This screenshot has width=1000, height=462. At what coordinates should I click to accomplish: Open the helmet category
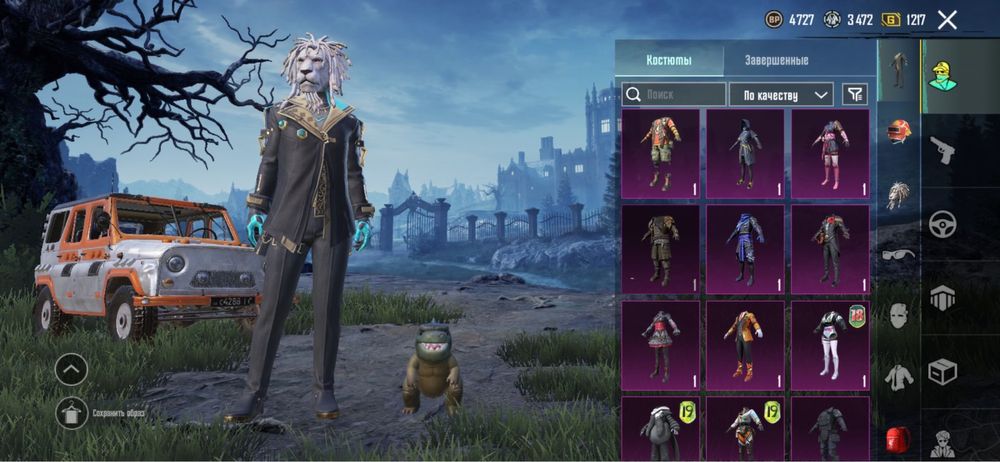click(x=899, y=131)
